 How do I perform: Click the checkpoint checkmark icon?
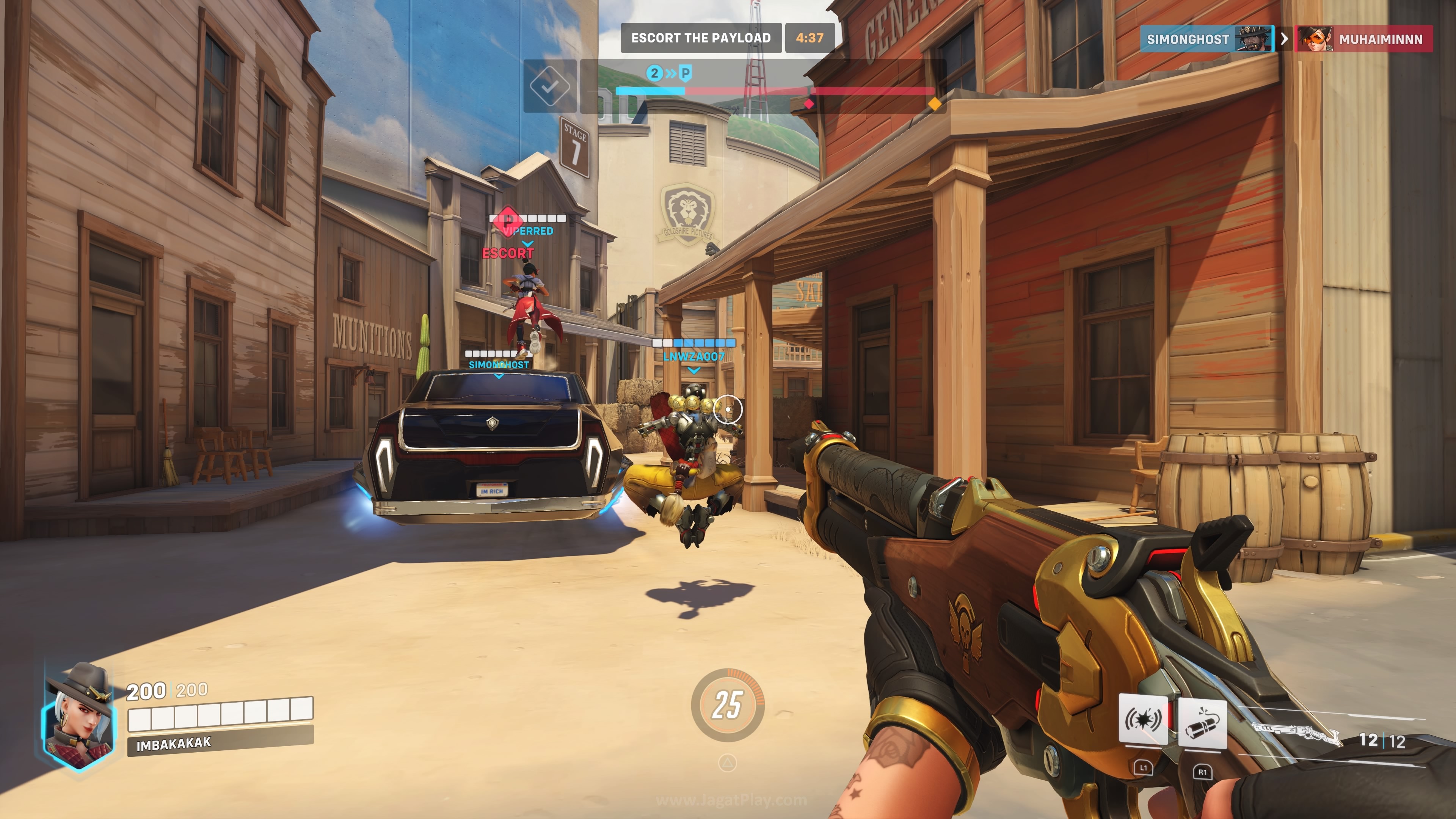pyautogui.click(x=549, y=86)
